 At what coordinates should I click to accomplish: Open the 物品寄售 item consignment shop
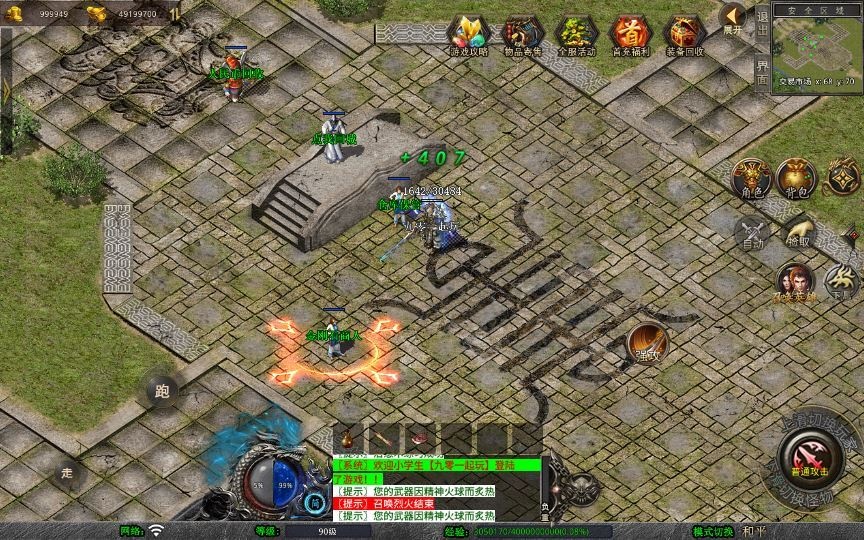pyautogui.click(x=522, y=35)
